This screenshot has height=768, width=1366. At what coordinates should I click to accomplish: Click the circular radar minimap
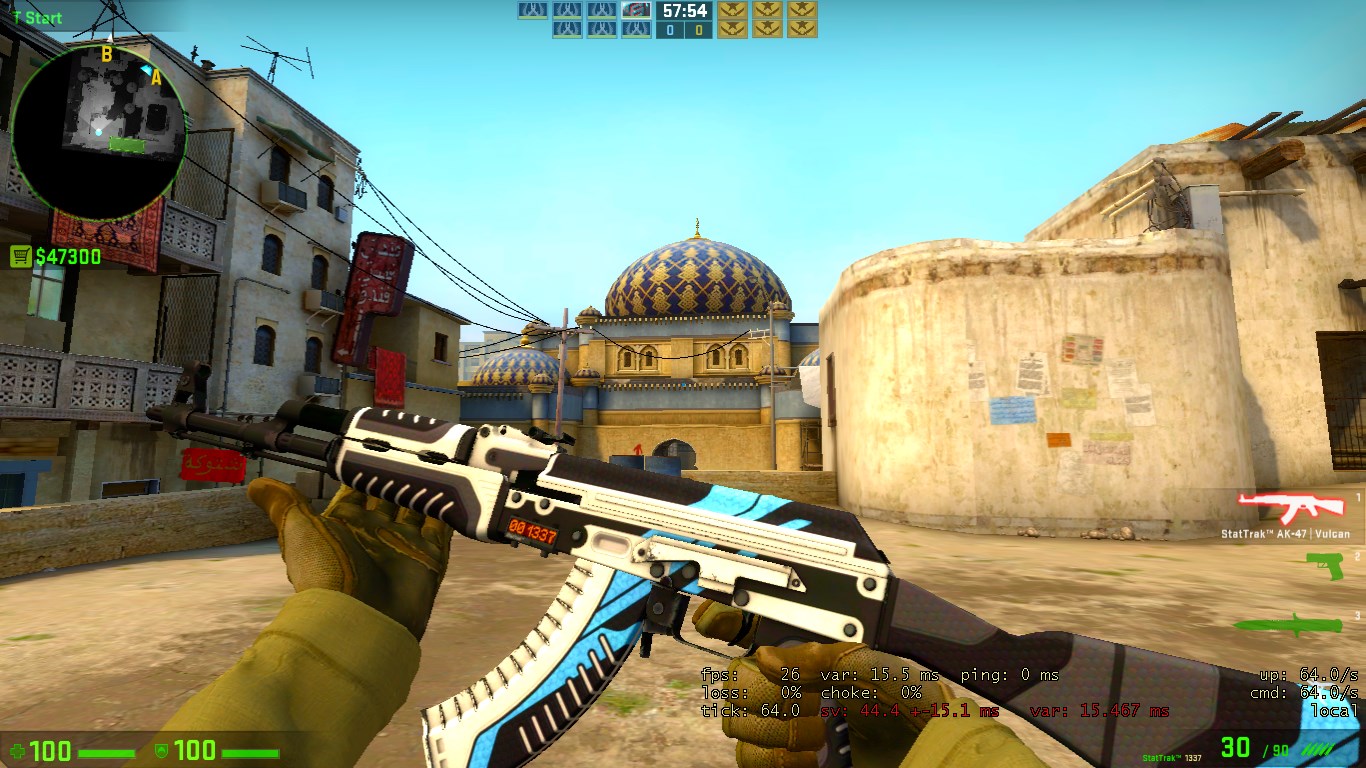(98, 130)
